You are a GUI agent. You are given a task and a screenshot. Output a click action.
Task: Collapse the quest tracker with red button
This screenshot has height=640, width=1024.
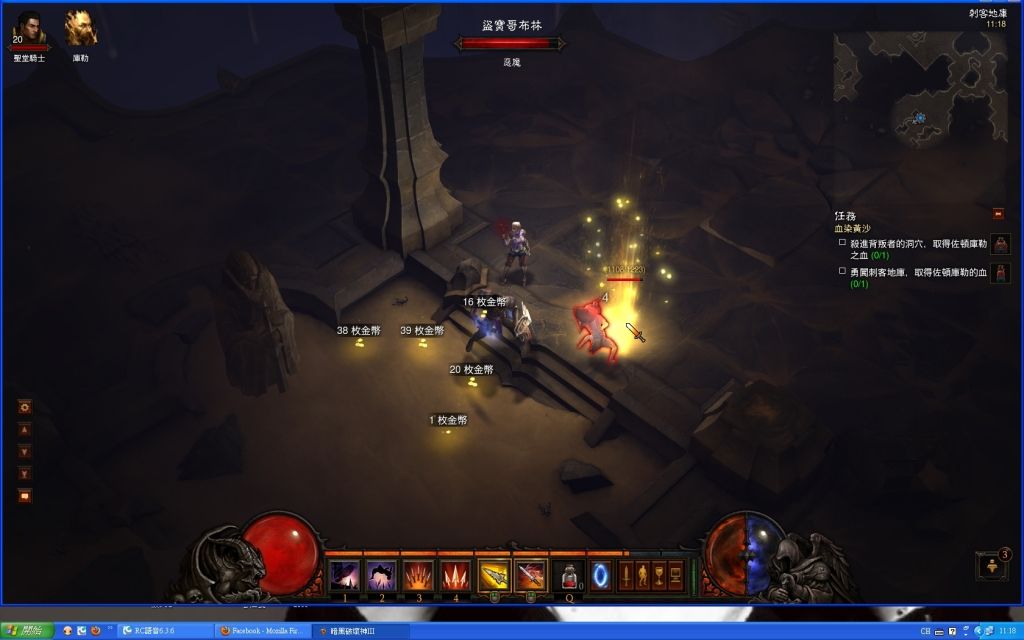(998, 213)
